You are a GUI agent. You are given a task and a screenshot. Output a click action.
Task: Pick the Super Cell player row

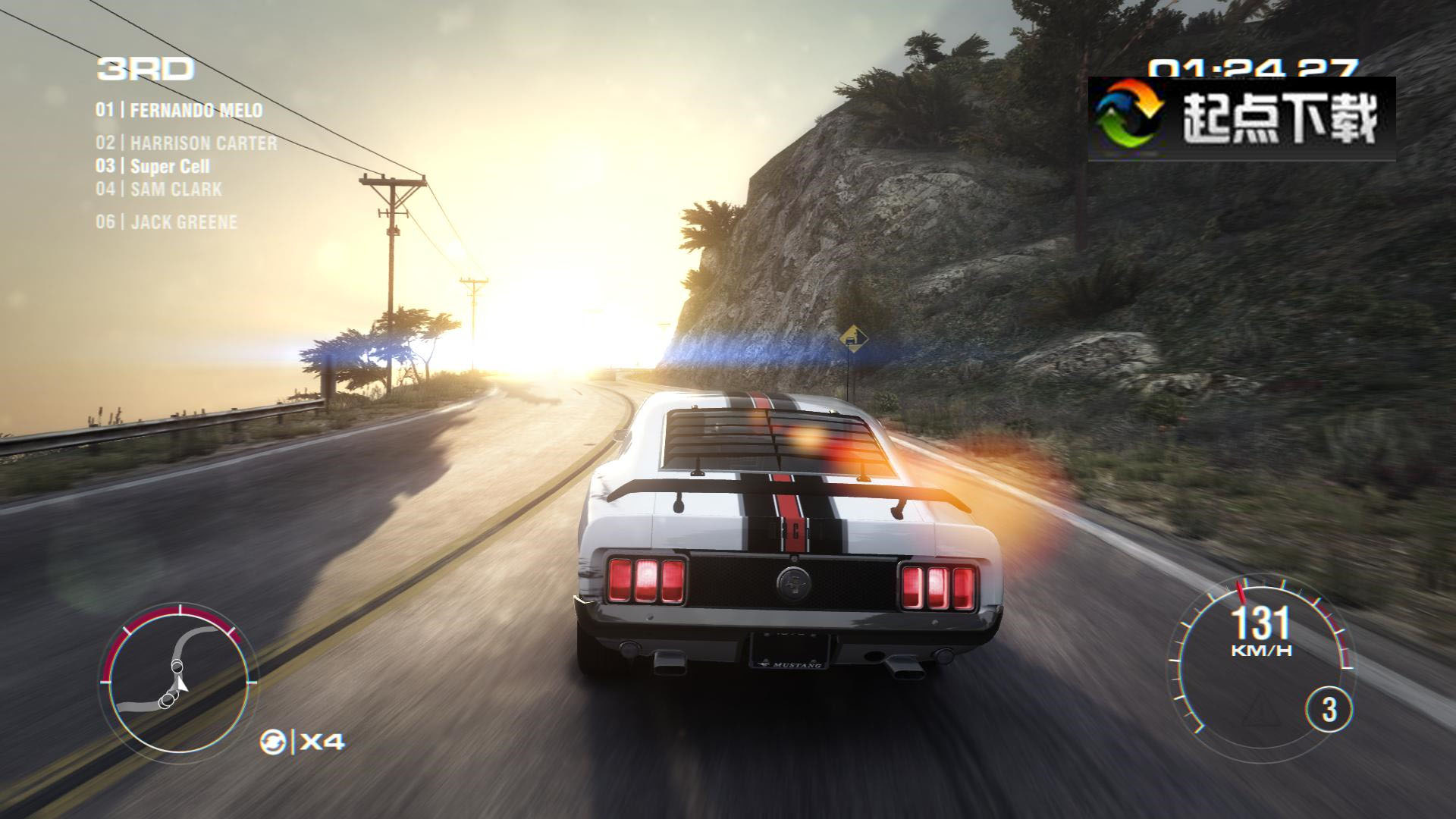click(152, 167)
